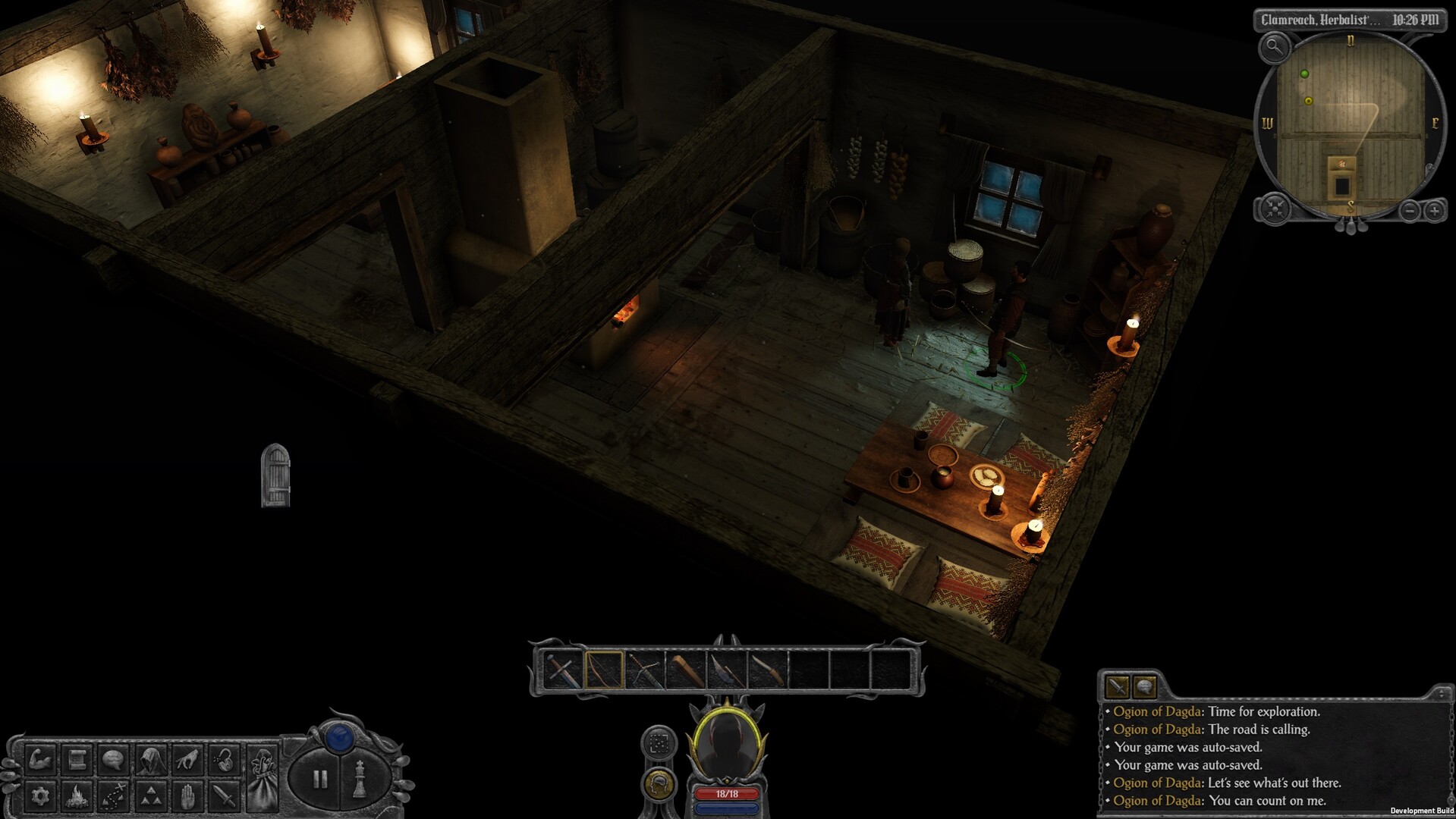1456x819 pixels.
Task: Select the pickpocket hand icon
Action: [x=186, y=758]
